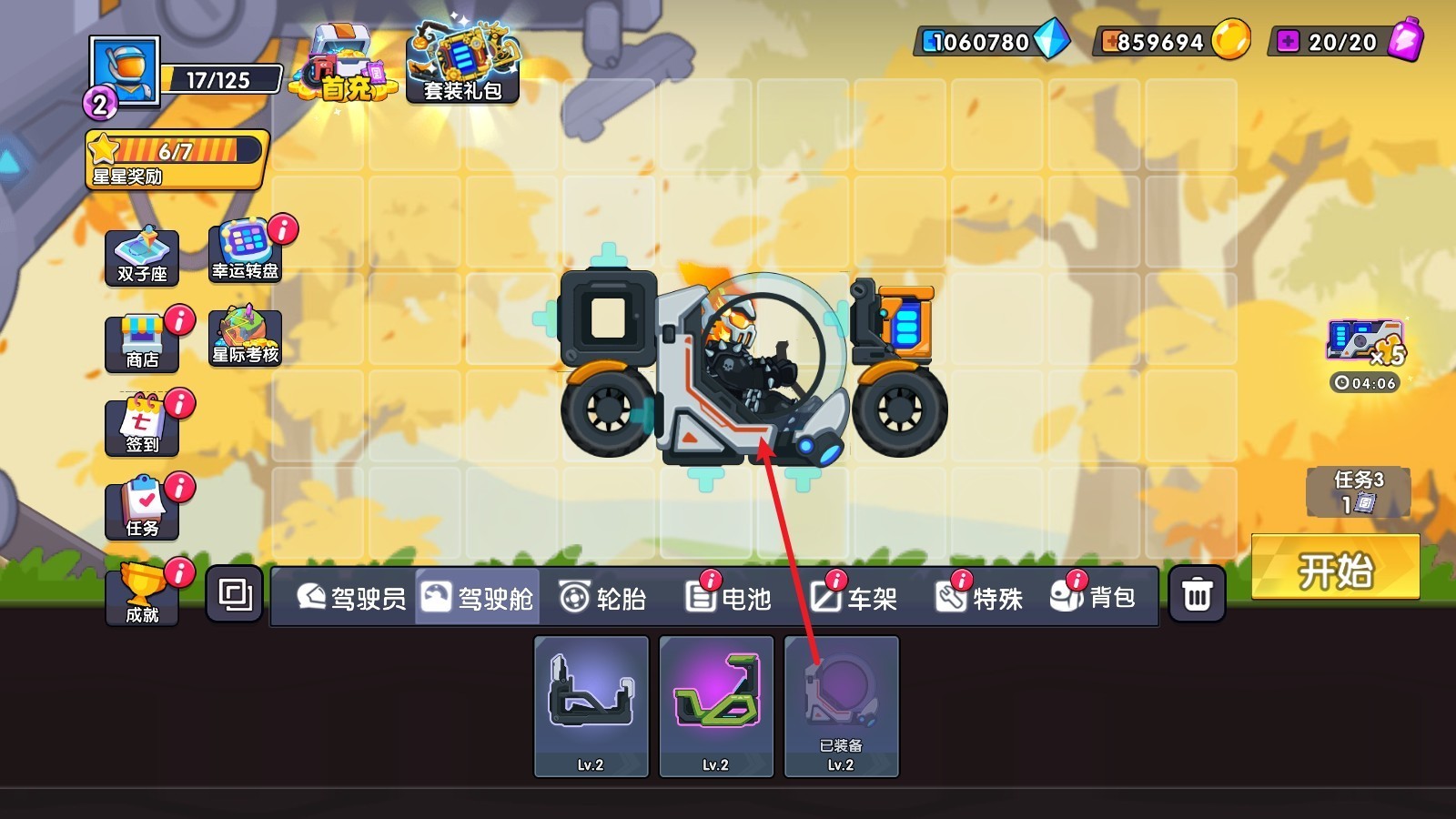Select the 驾驶舱 cockpit tab
This screenshot has width=1456, height=819.
pyautogui.click(x=478, y=598)
